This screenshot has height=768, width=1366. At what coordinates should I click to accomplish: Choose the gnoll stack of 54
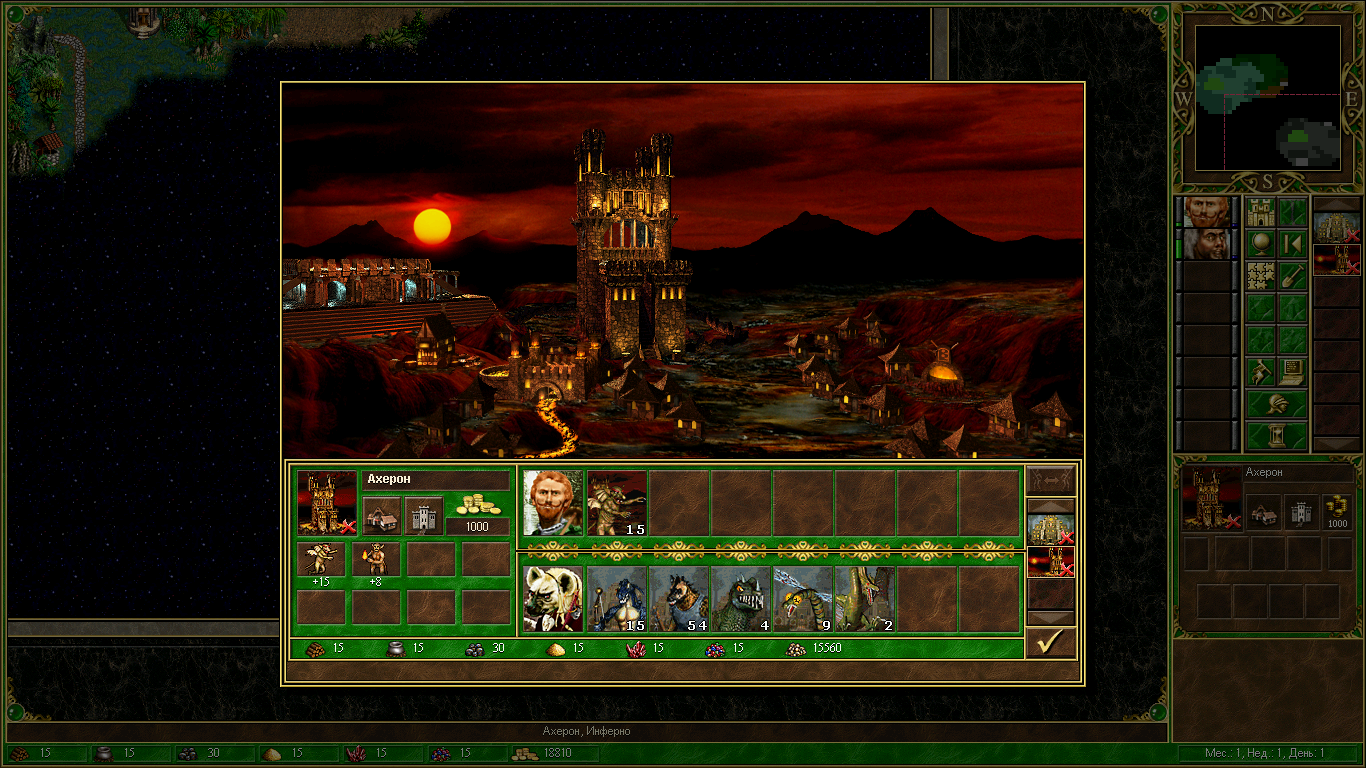coord(679,599)
